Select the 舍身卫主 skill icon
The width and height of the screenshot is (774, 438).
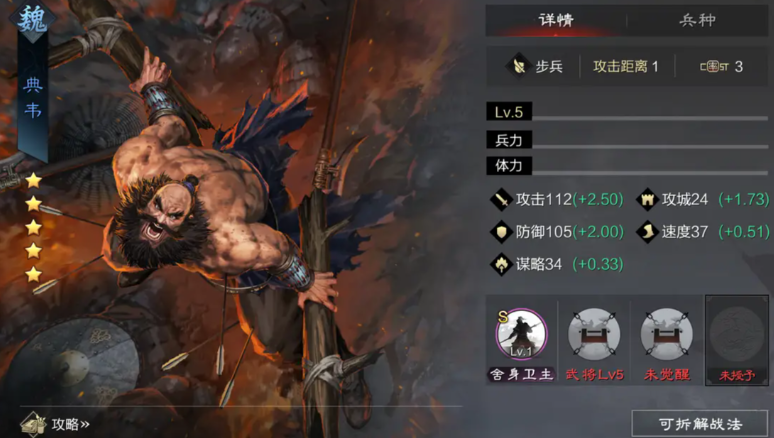point(521,334)
